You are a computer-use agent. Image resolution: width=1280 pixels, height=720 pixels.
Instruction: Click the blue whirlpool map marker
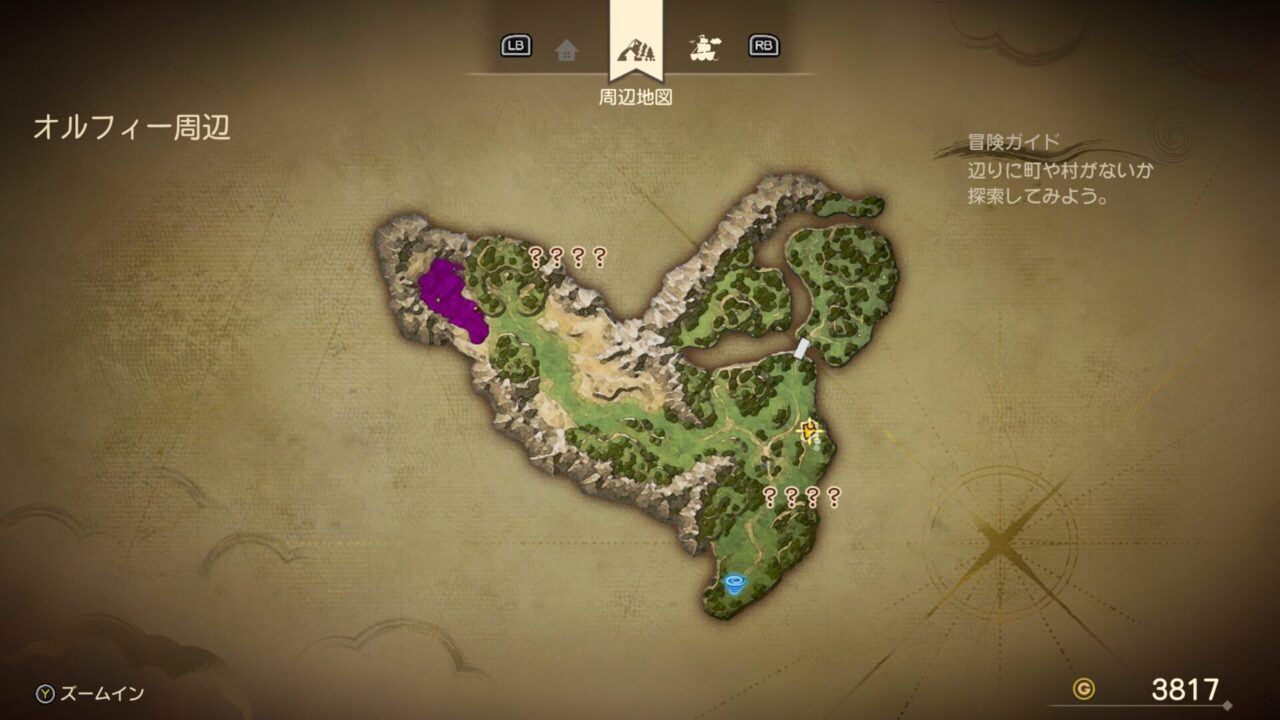click(x=737, y=583)
